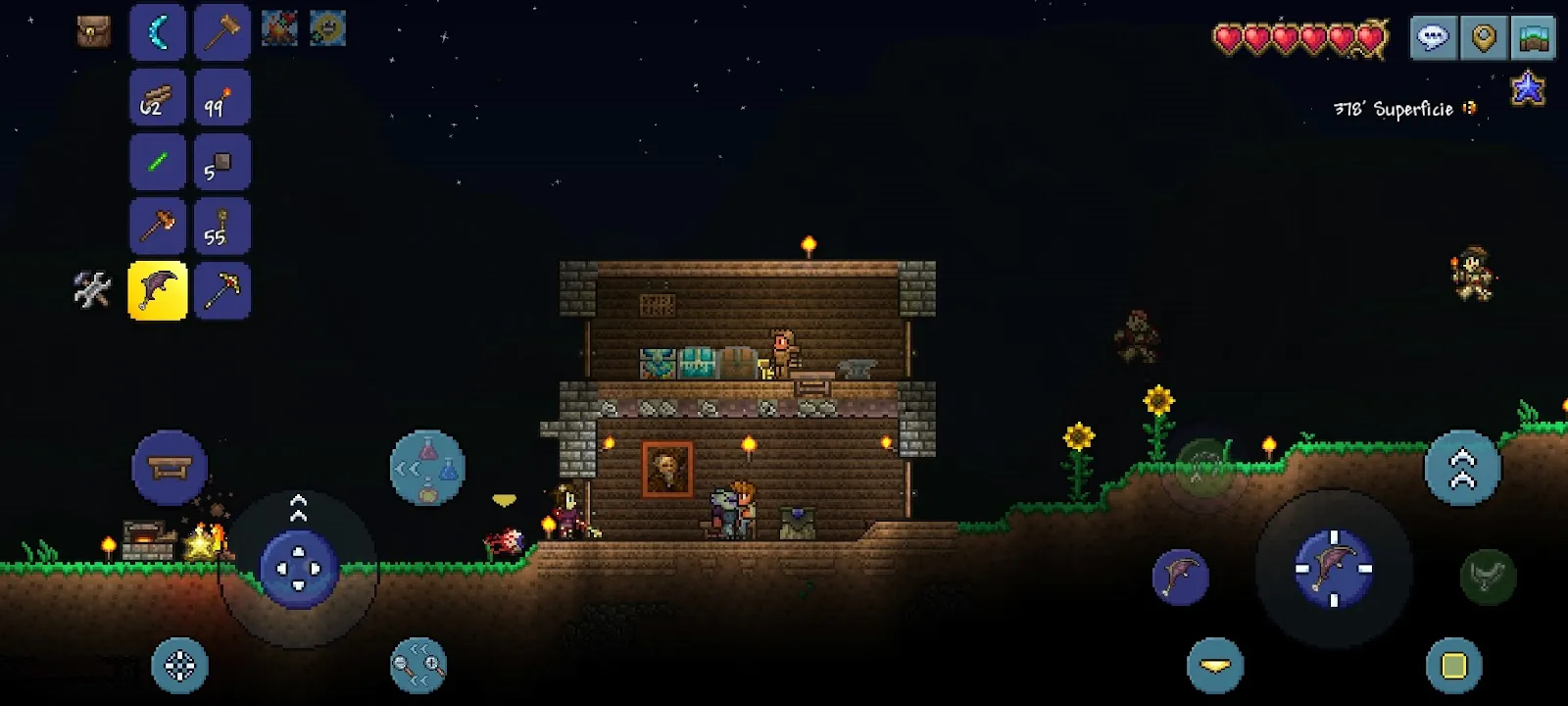Select the stone block stack of 5
The height and width of the screenshot is (706, 1568).
(x=221, y=163)
